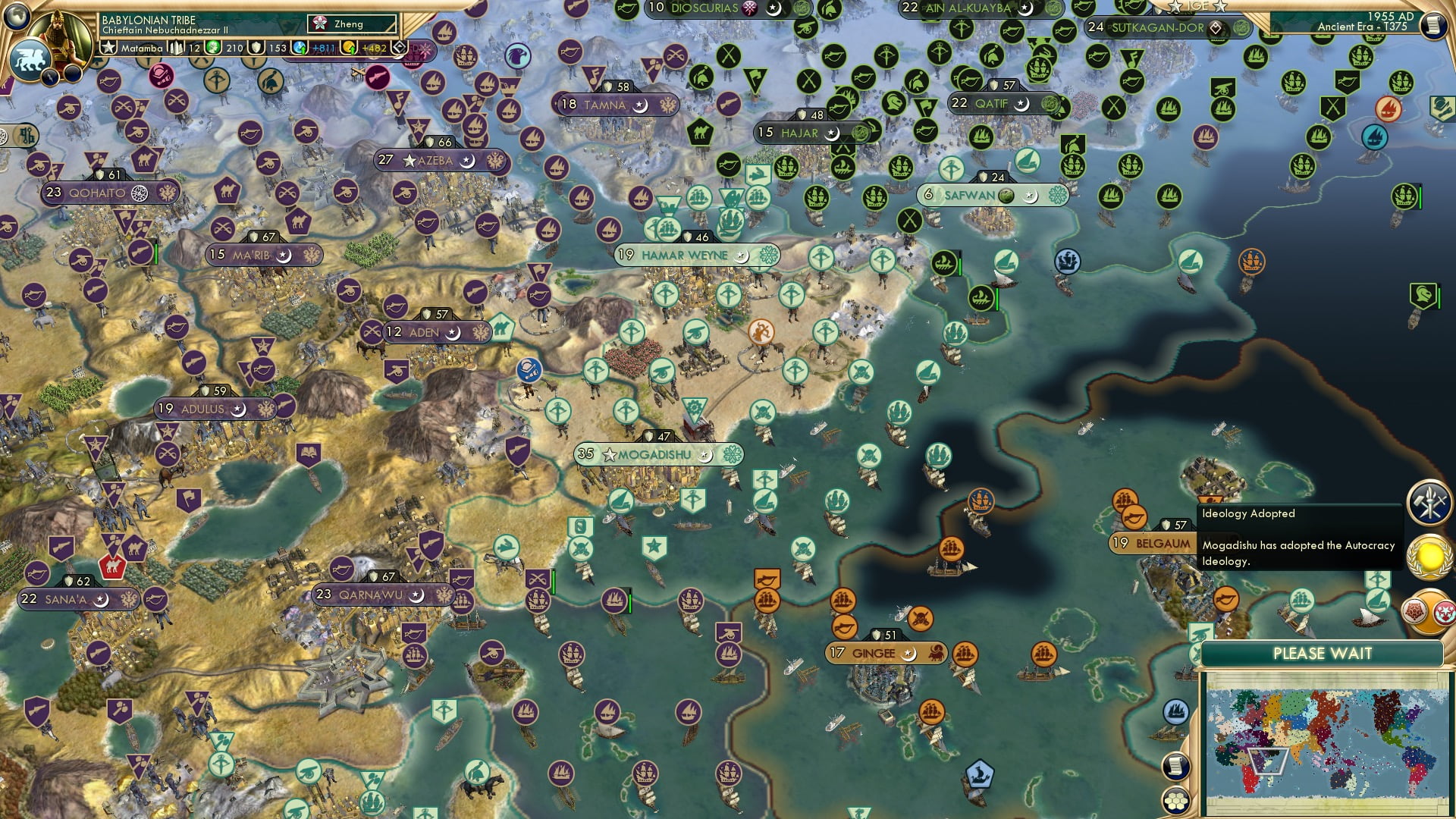Select the golden sun laurel notification

[1430, 557]
